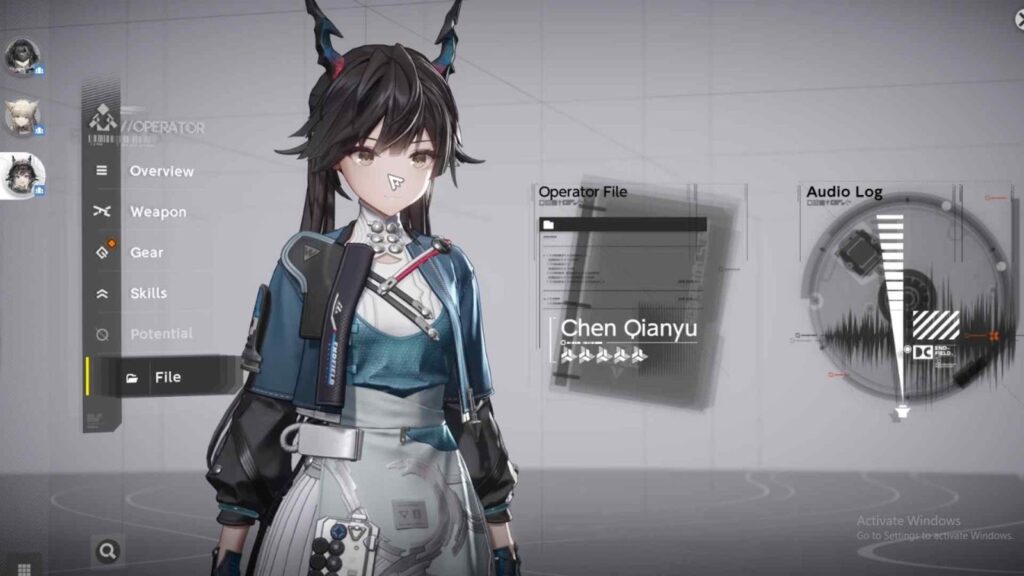Viewport: 1024px width, 576px height.
Task: Open the Gear menu entry
Action: tap(146, 253)
